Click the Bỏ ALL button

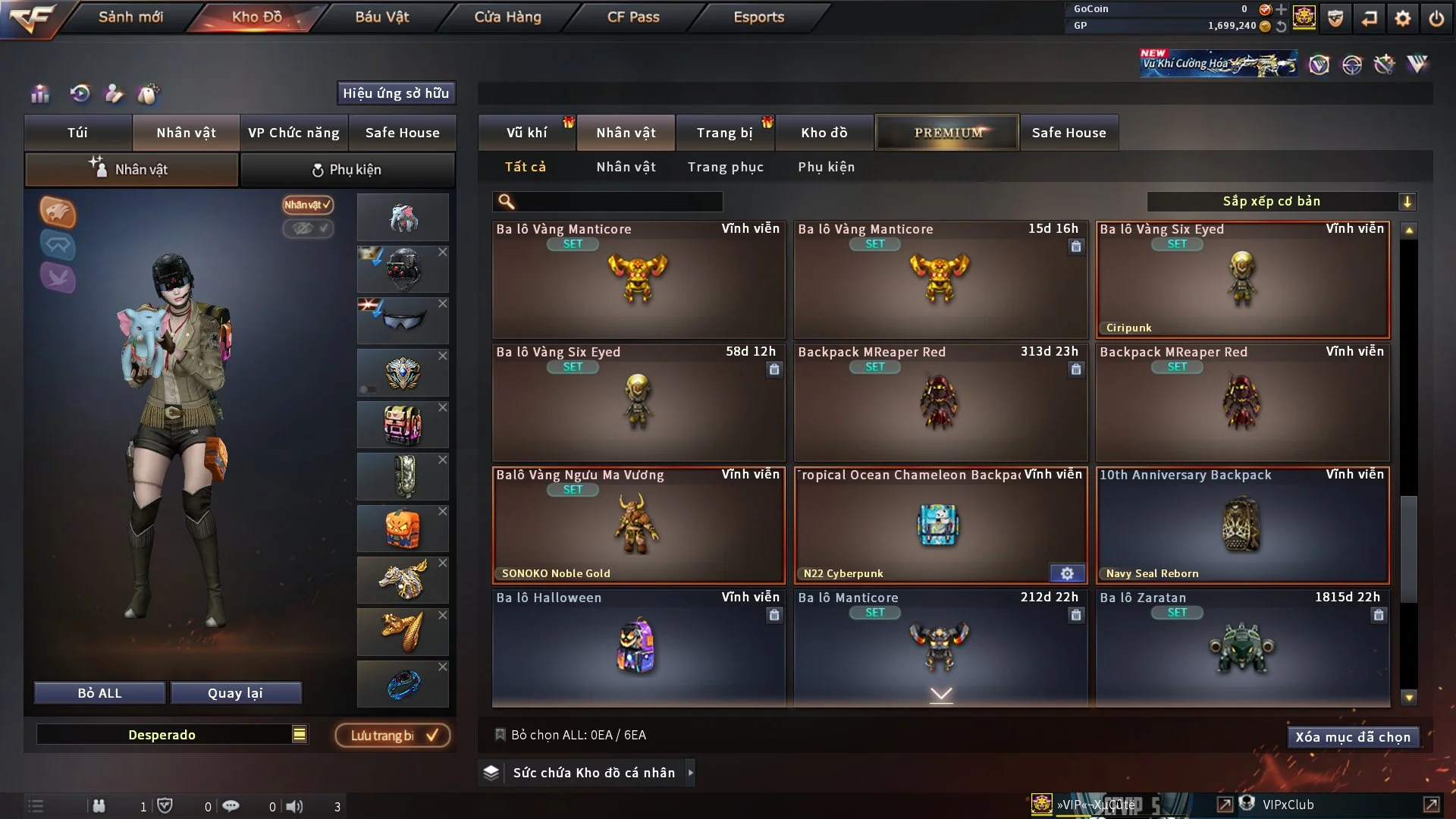click(99, 693)
